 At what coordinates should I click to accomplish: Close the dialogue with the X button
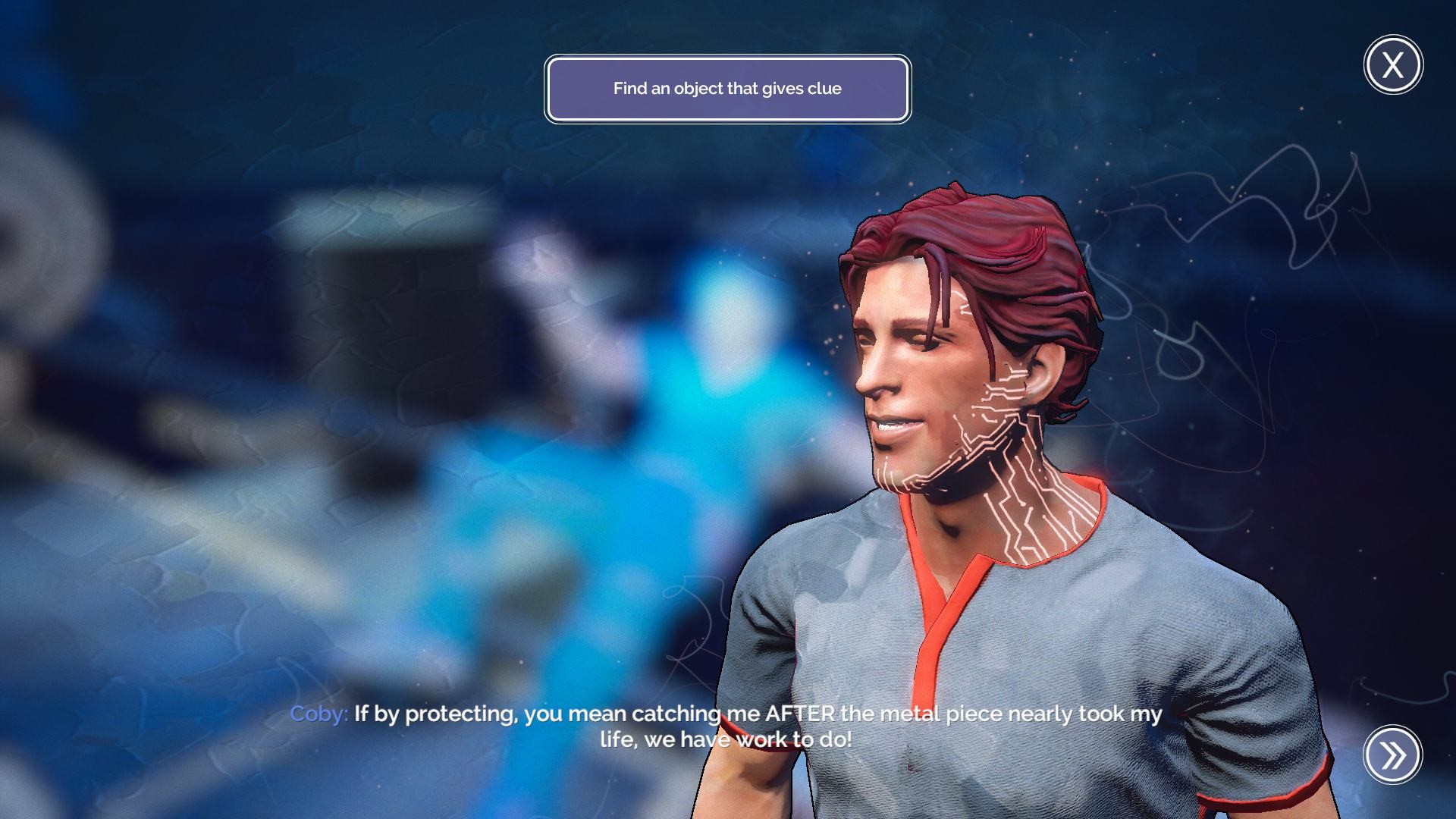pyautogui.click(x=1393, y=65)
